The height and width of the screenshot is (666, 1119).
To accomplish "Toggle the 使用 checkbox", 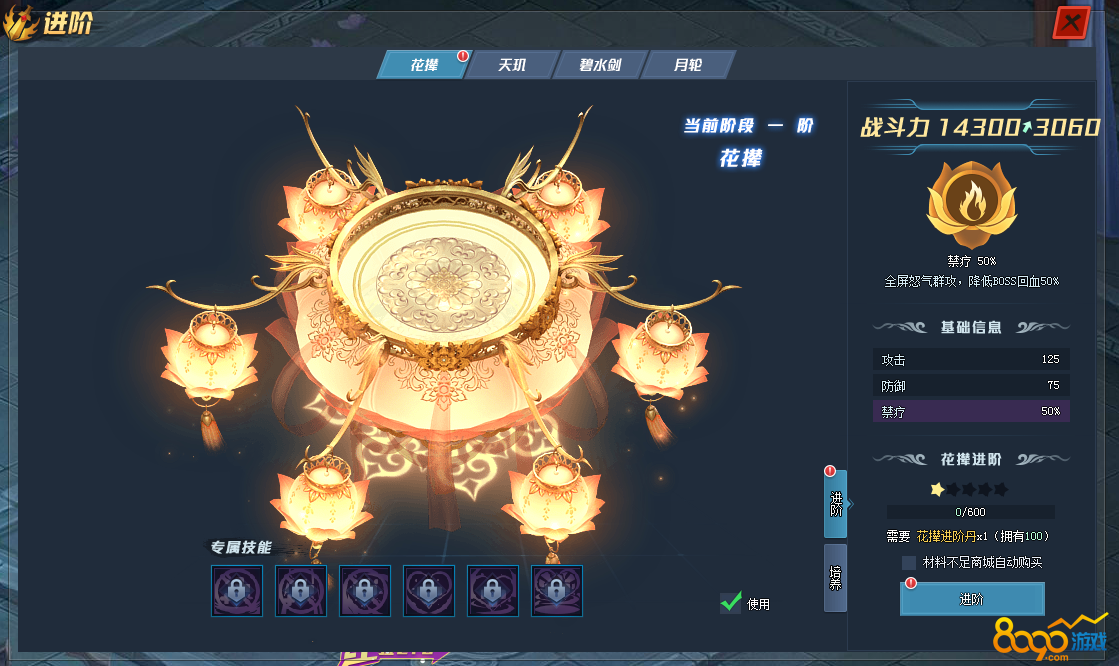I will click(731, 602).
